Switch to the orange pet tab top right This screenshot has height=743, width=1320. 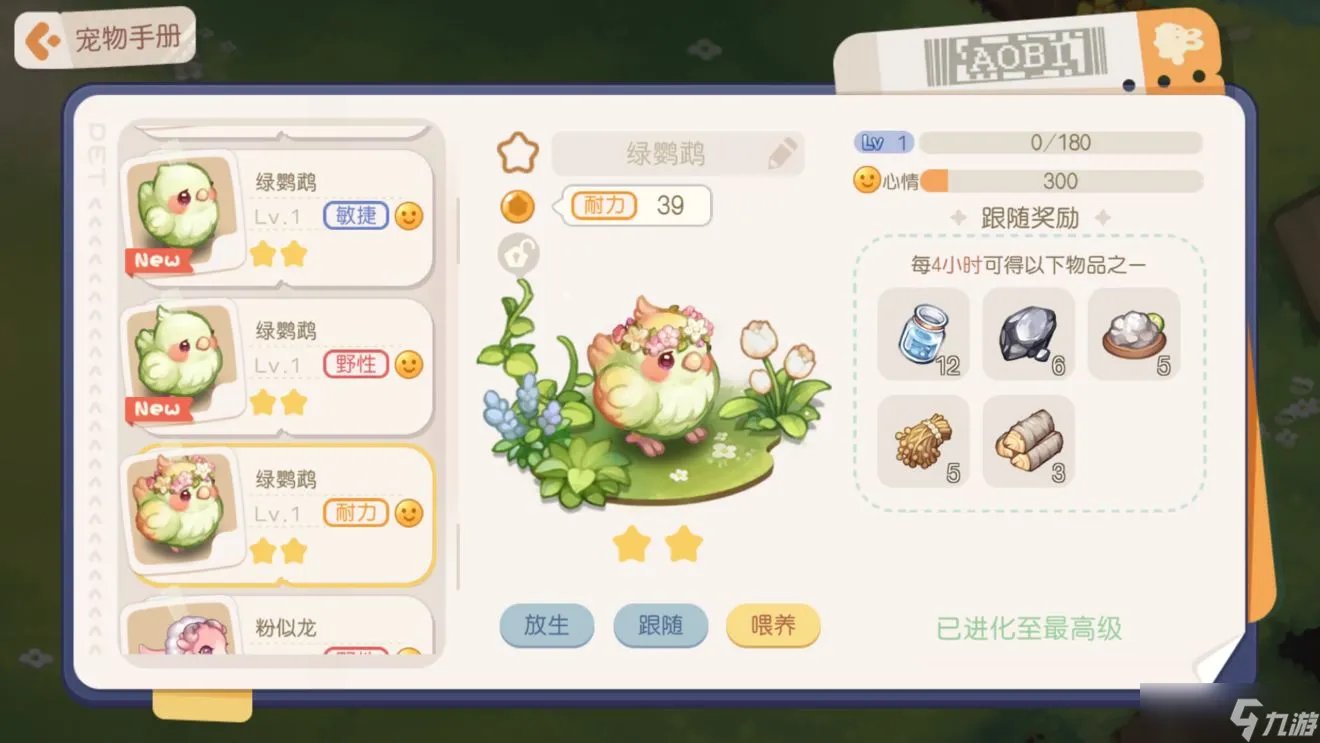click(1180, 45)
